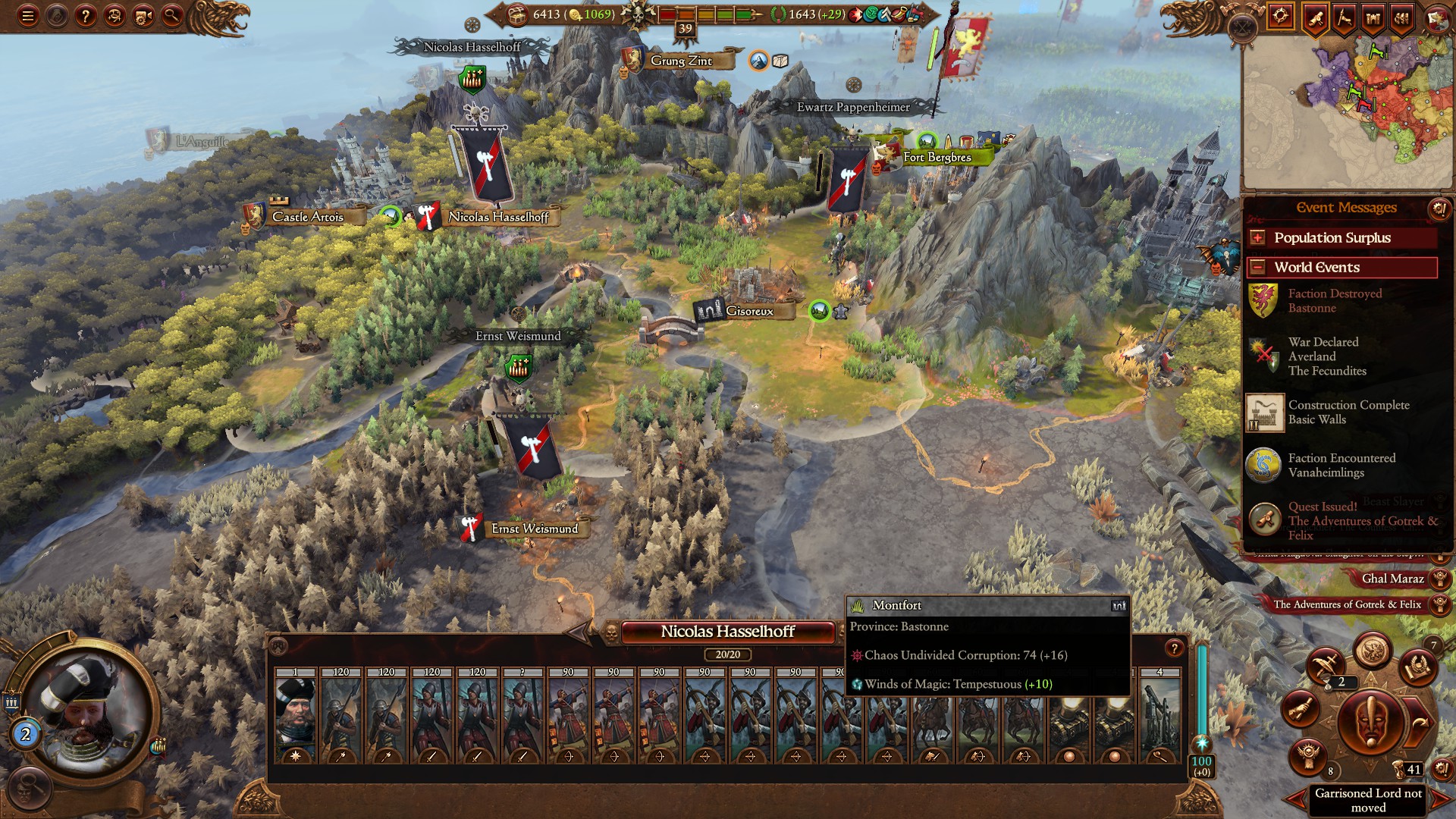Open the main game menu button
Screen dimensions: 1456x819
point(28,15)
